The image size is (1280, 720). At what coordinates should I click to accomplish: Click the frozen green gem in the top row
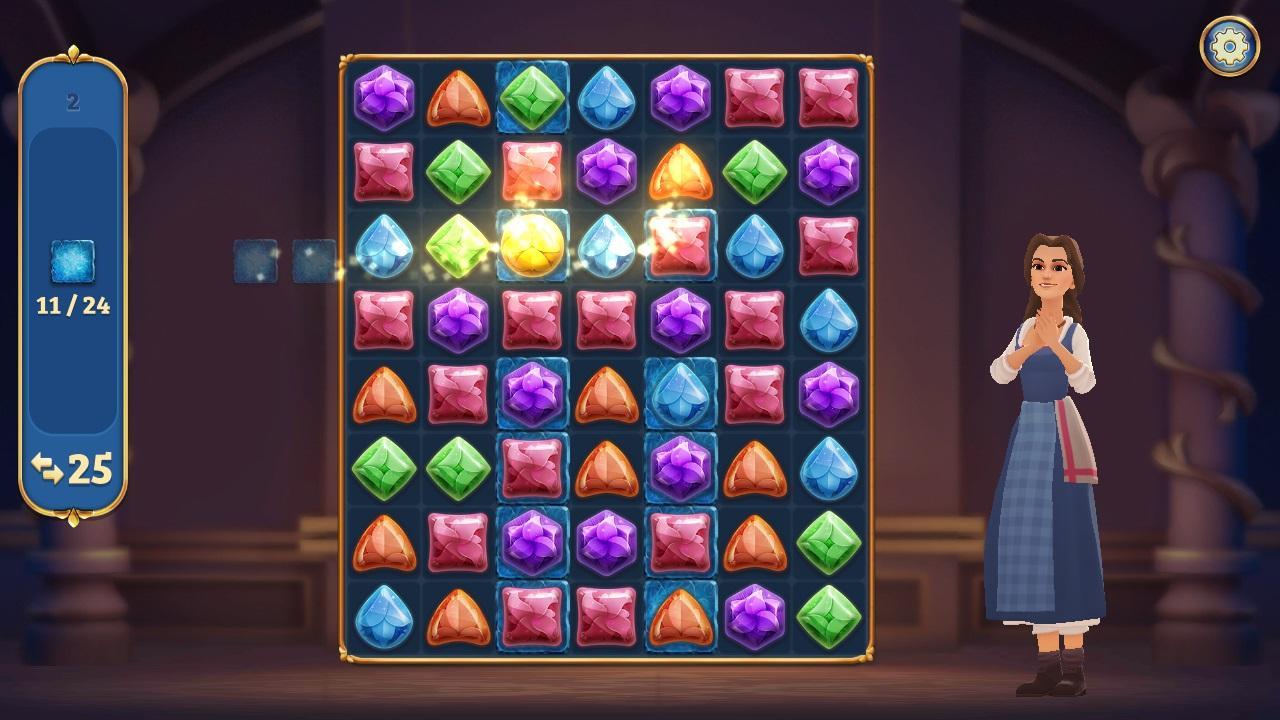pyautogui.click(x=533, y=97)
